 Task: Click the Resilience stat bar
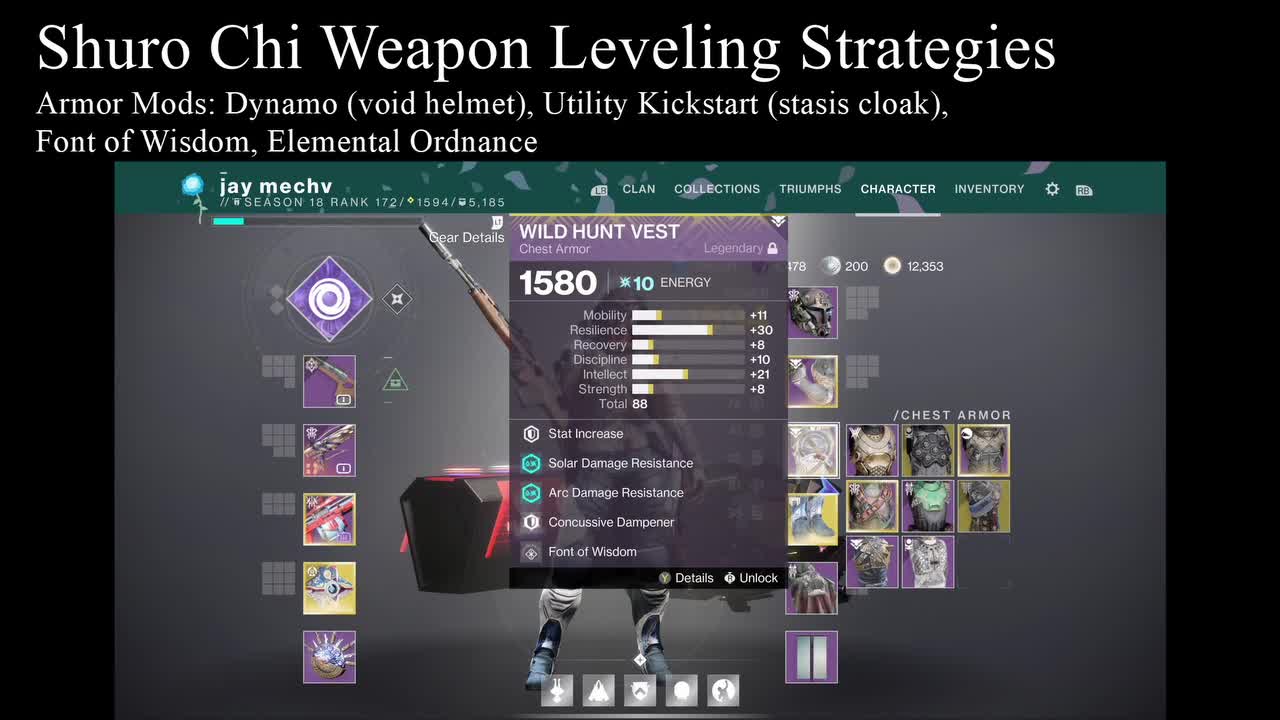click(690, 329)
